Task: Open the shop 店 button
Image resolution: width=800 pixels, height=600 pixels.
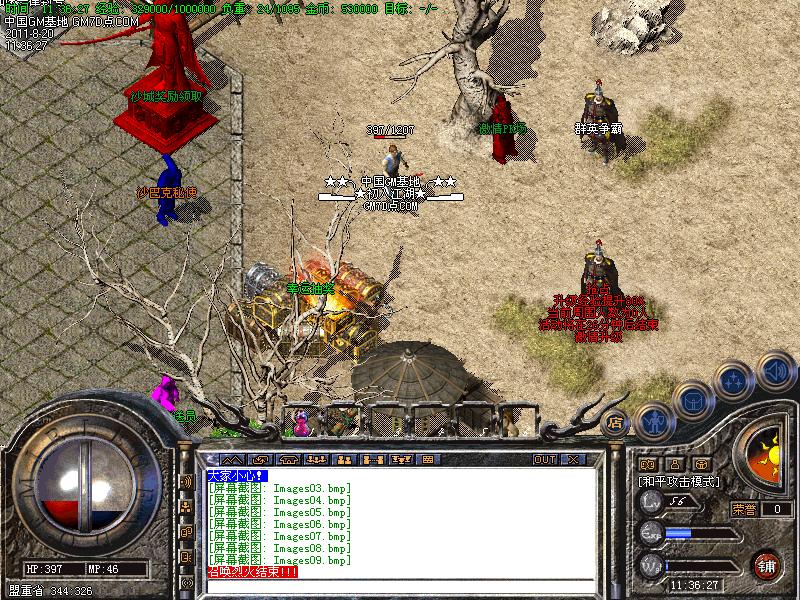Action: (x=616, y=422)
